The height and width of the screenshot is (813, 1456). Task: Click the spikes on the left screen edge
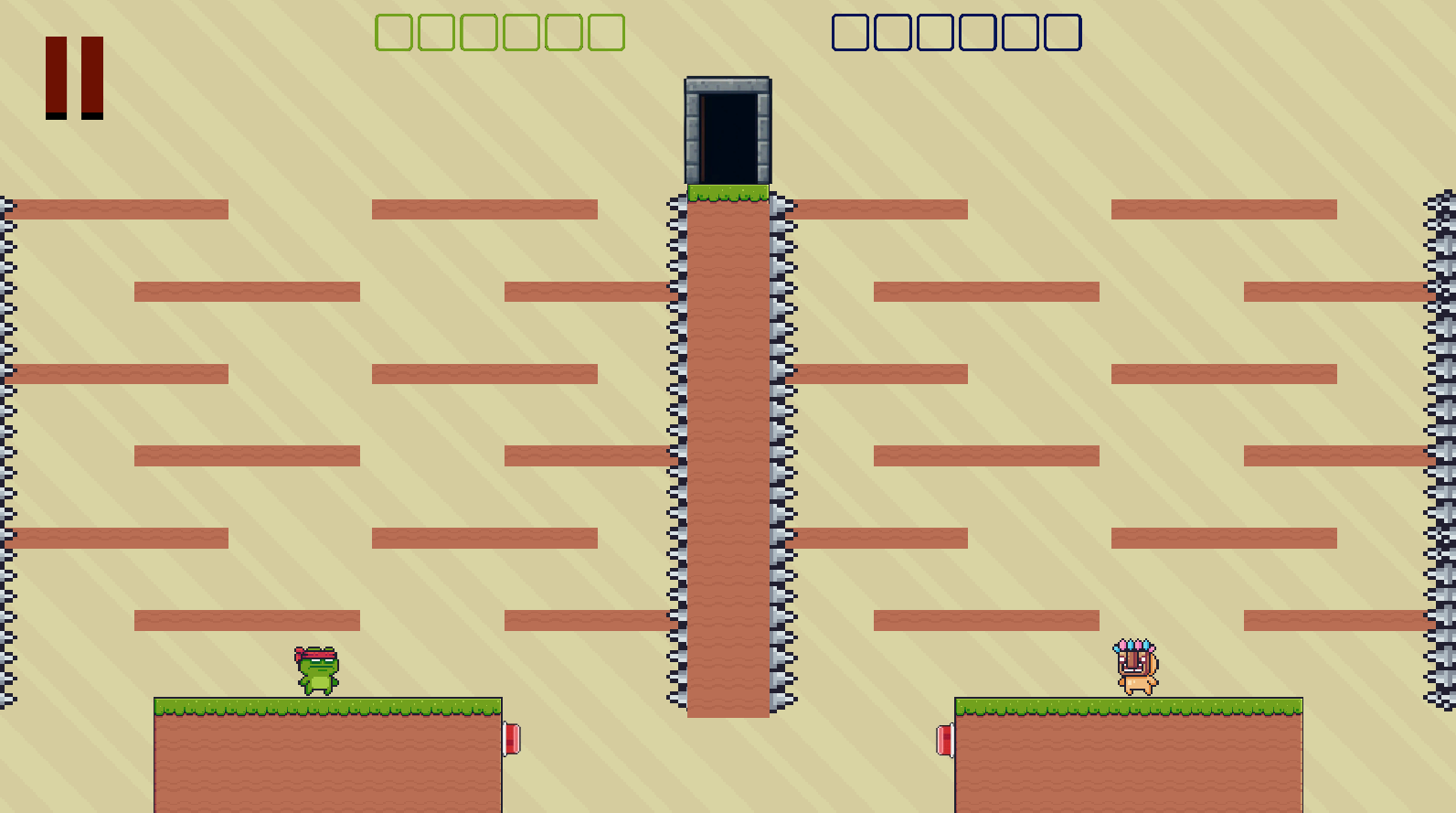[7, 412]
